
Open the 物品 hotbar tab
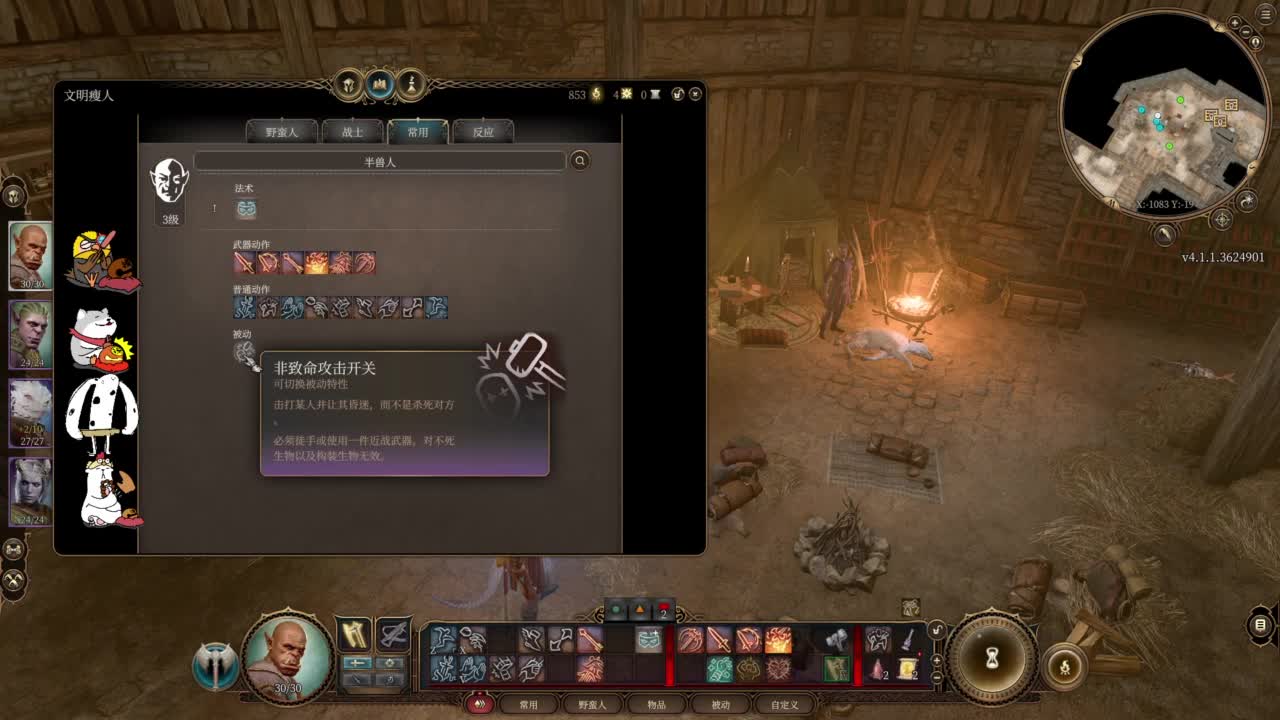click(657, 703)
